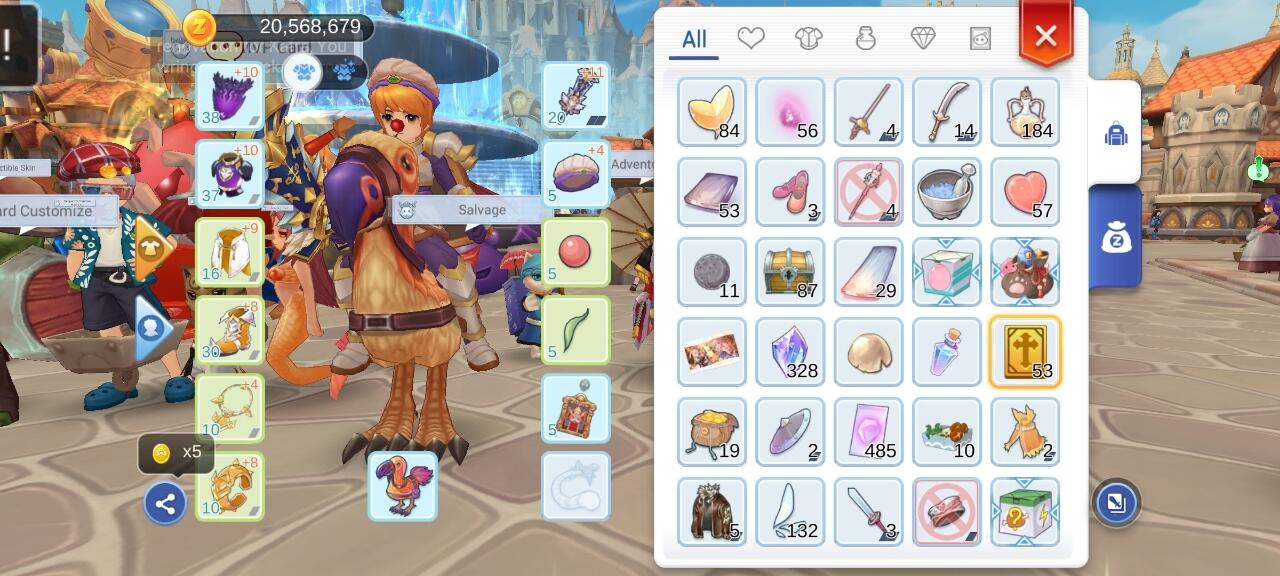This screenshot has width=1280, height=576.
Task: Select the treasure chest item slot
Action: (790, 272)
